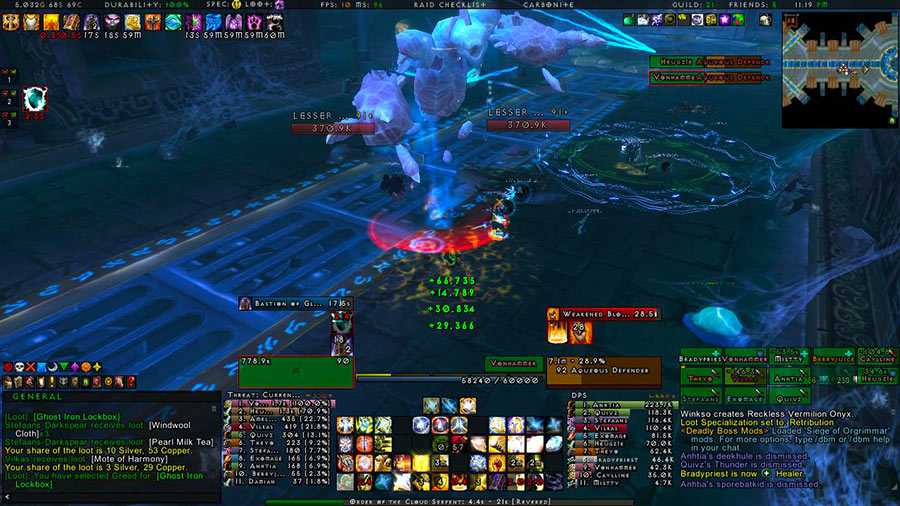The image size is (900, 506).
Task: Select Cayline's raid frame
Action: [879, 356]
